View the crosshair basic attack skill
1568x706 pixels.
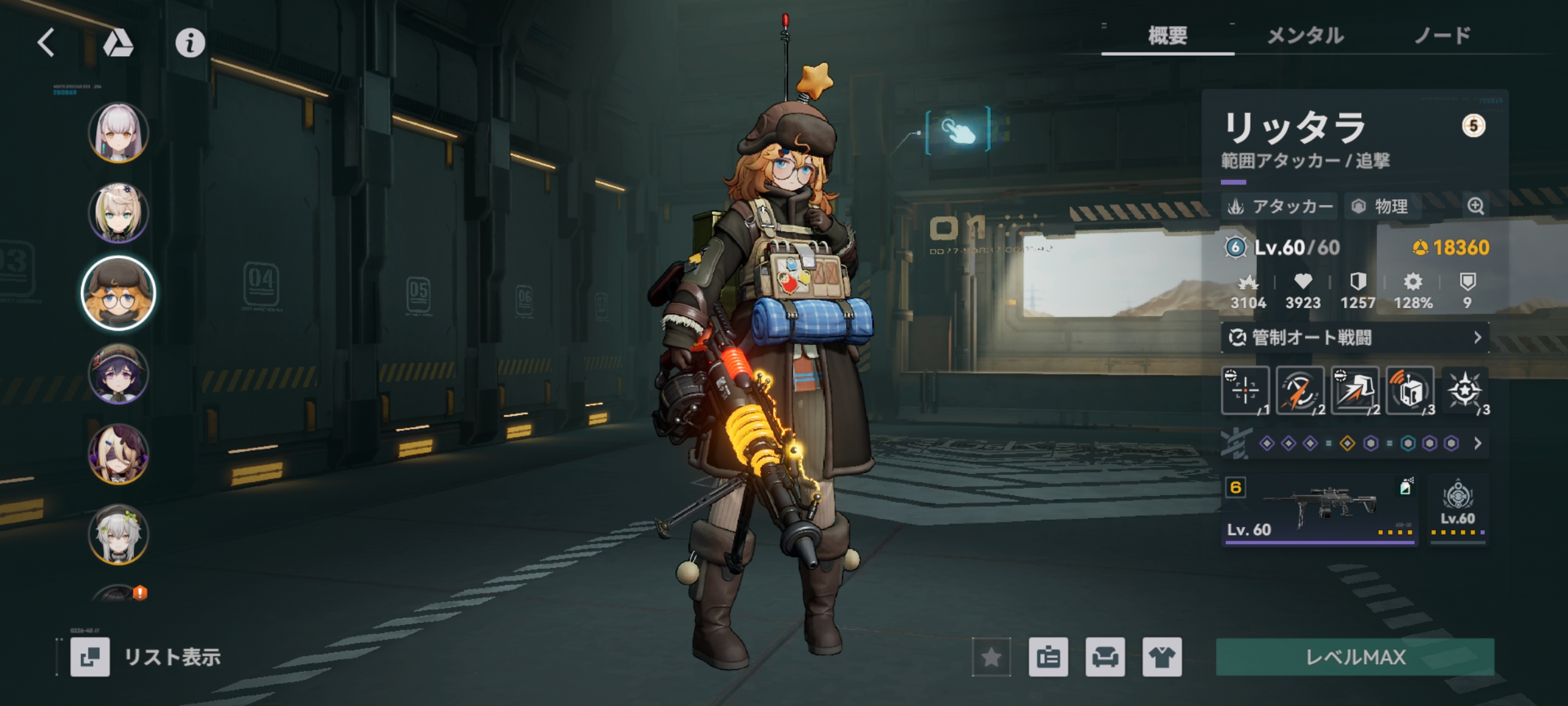(1245, 390)
